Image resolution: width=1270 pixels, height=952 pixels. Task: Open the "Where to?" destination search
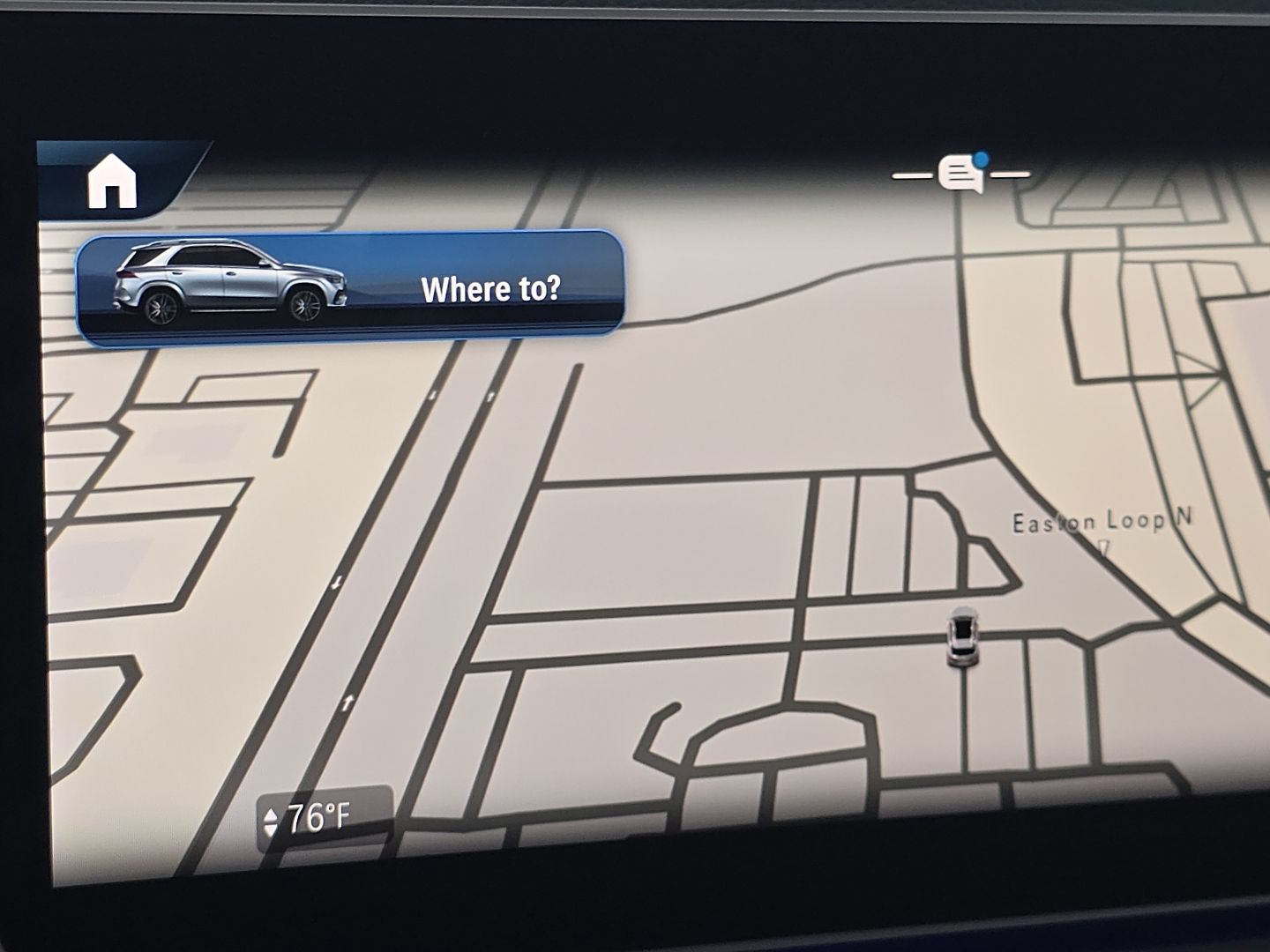coord(351,286)
